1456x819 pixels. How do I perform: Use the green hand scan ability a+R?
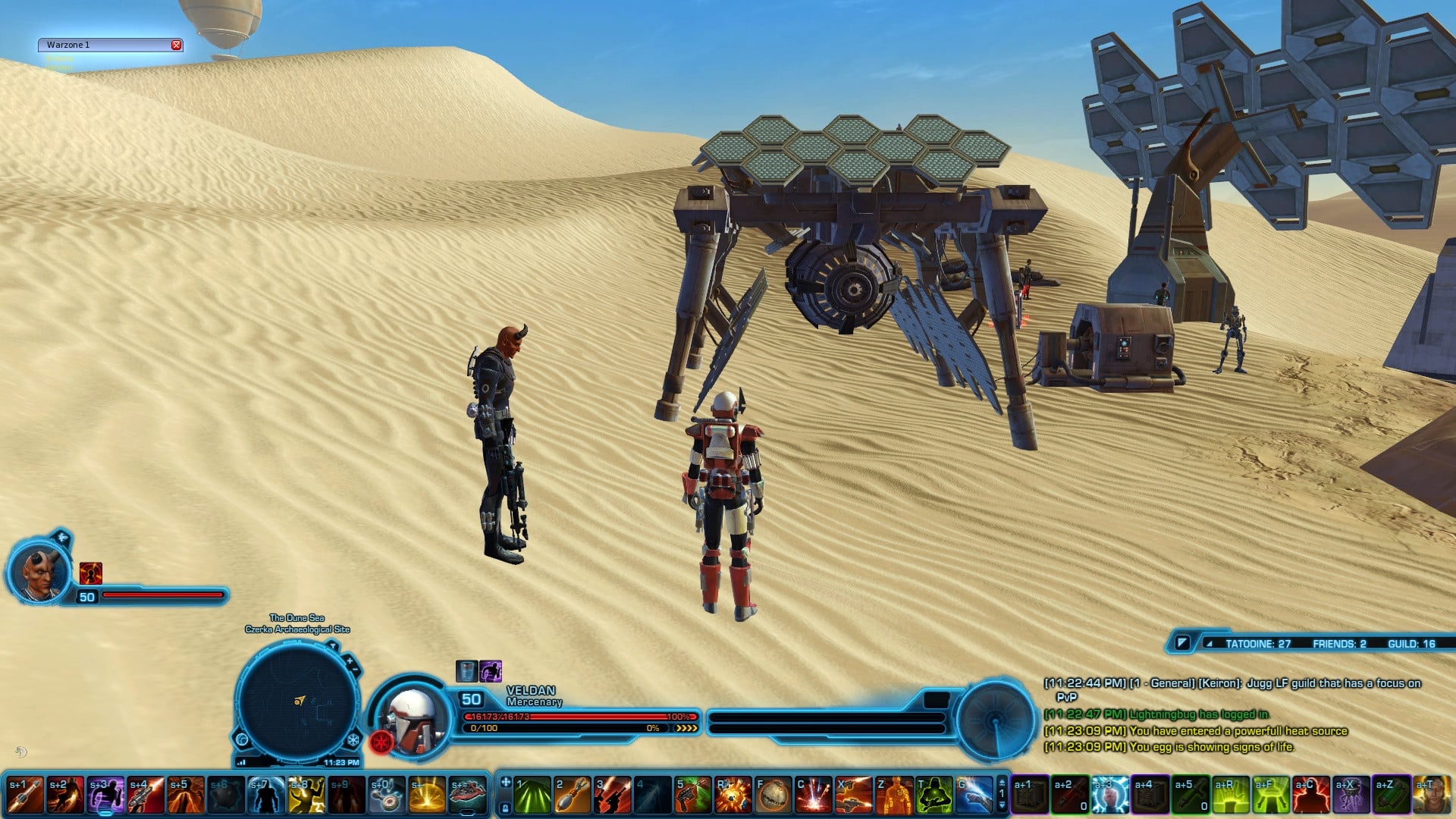point(1231,795)
